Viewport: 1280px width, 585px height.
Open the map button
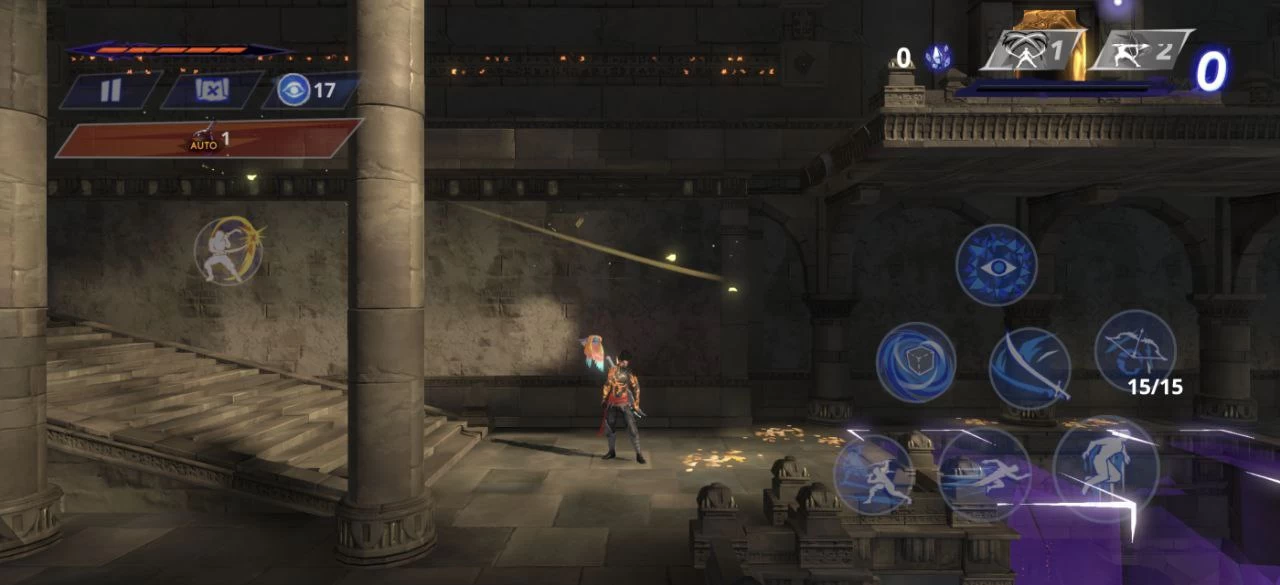[212, 91]
